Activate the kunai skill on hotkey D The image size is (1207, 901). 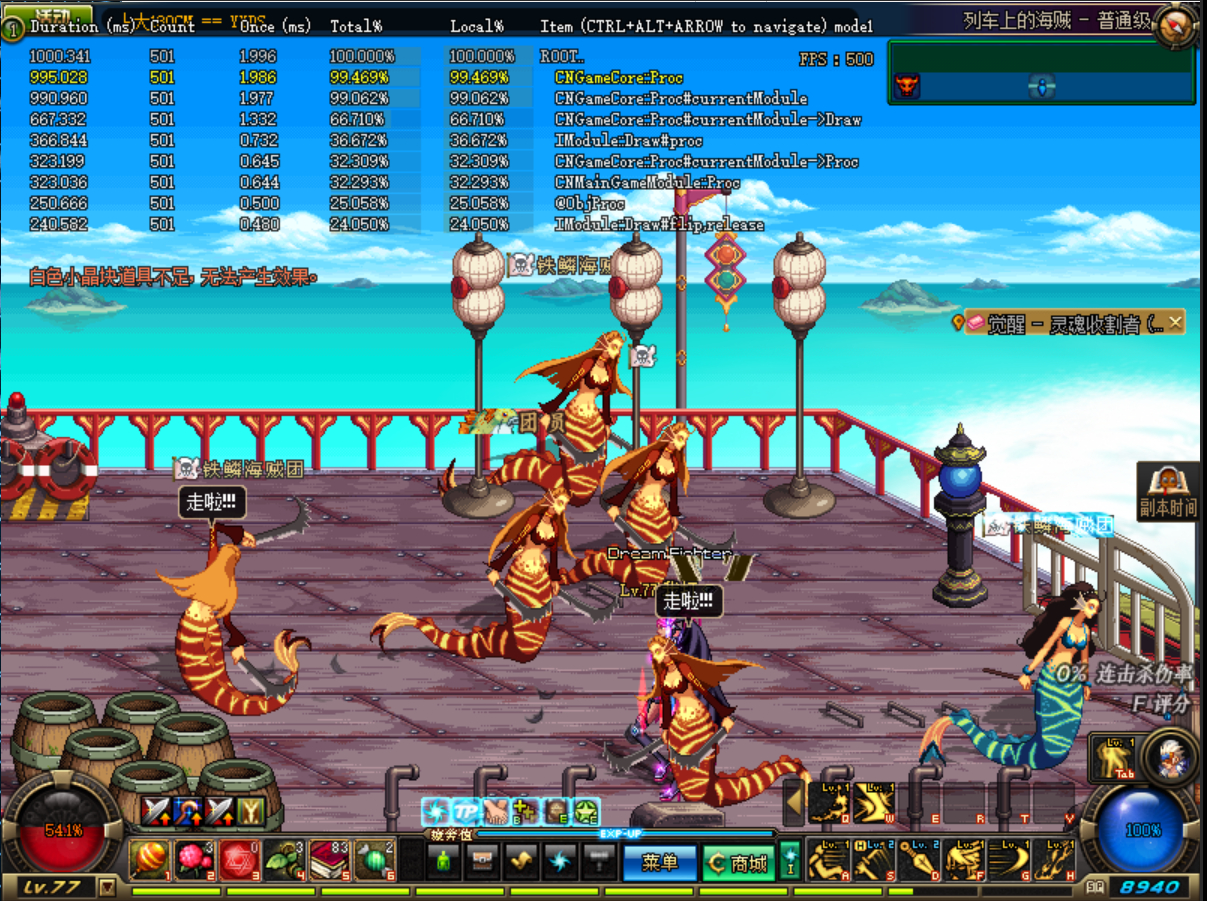(x=920, y=860)
